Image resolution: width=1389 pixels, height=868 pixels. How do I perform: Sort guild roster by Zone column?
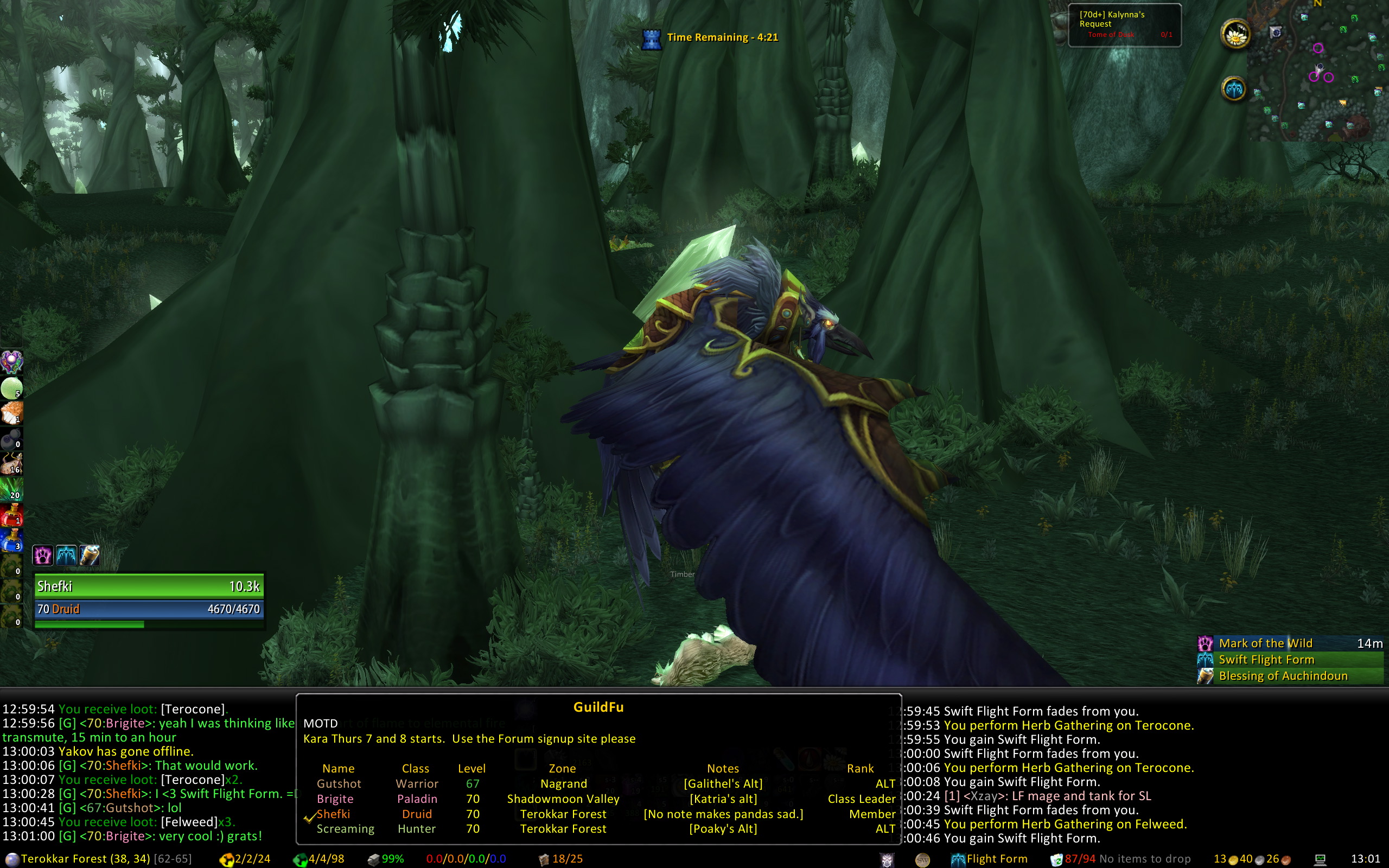tap(562, 768)
